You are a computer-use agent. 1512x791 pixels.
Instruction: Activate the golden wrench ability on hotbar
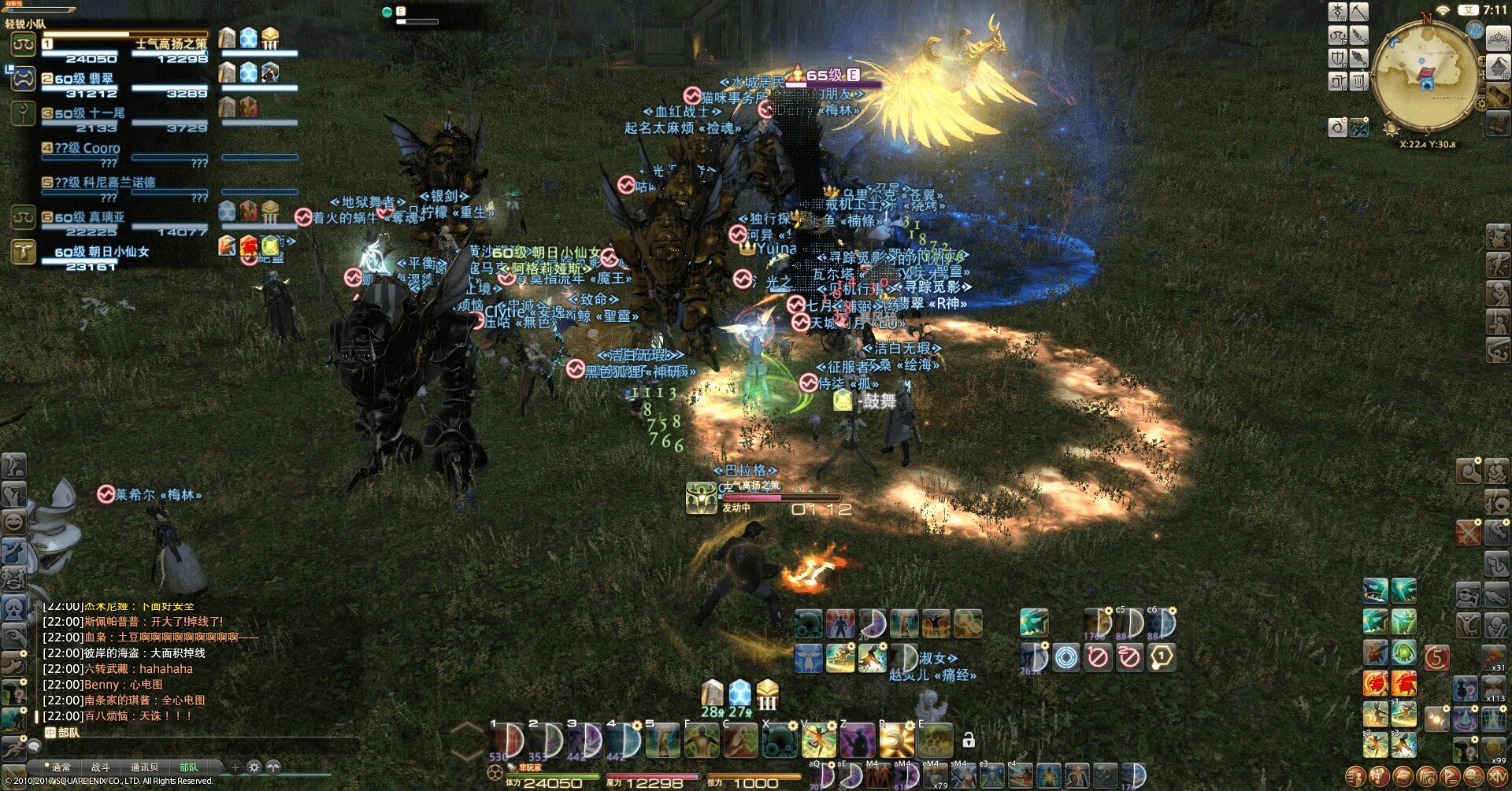[897, 741]
